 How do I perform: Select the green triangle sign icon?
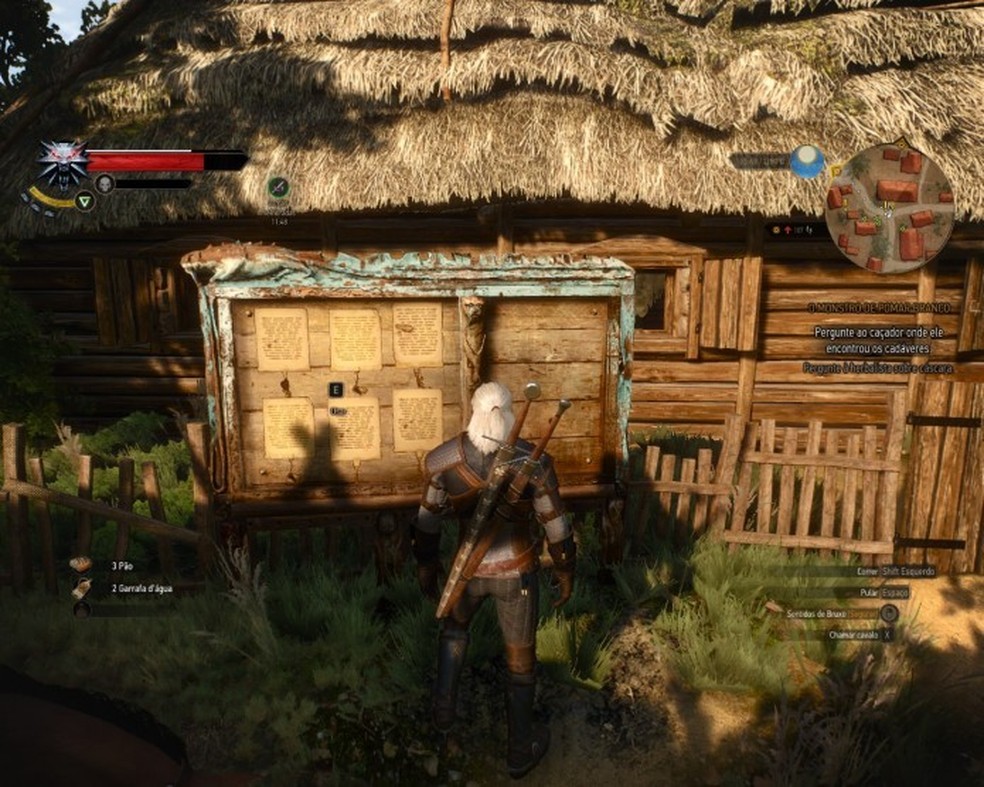pos(85,200)
